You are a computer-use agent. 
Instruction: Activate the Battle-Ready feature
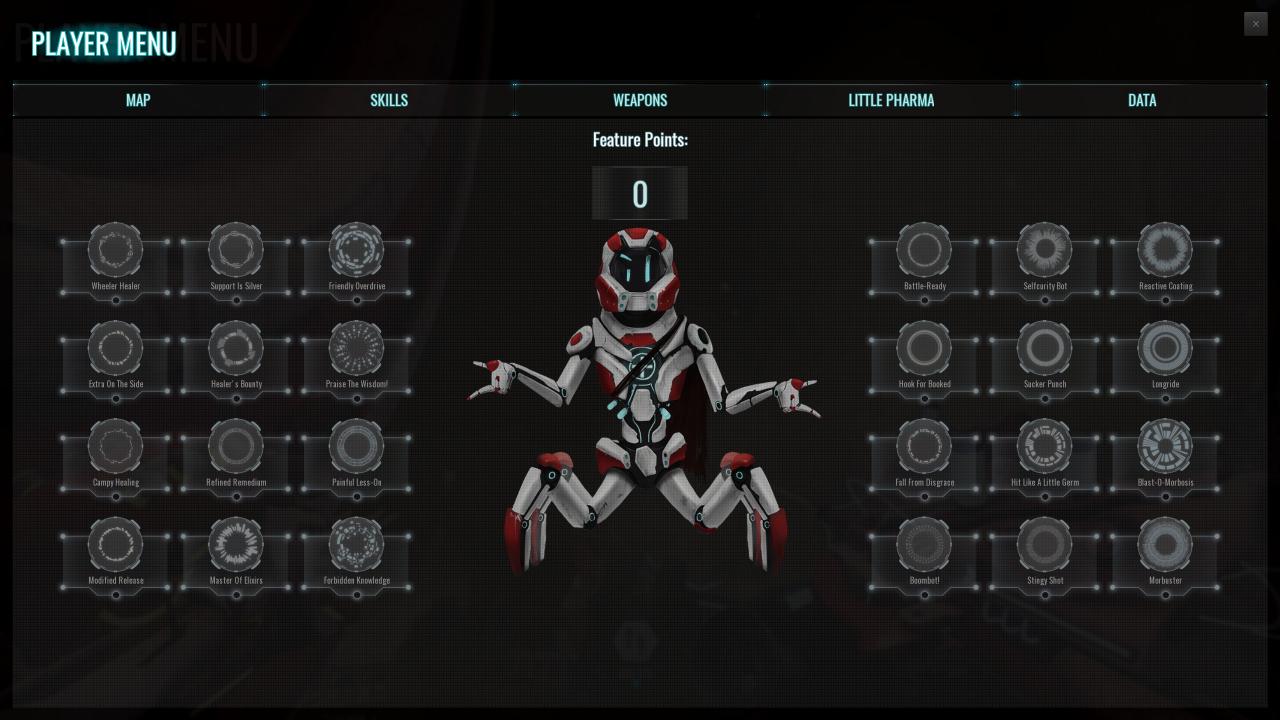pyautogui.click(x=924, y=250)
